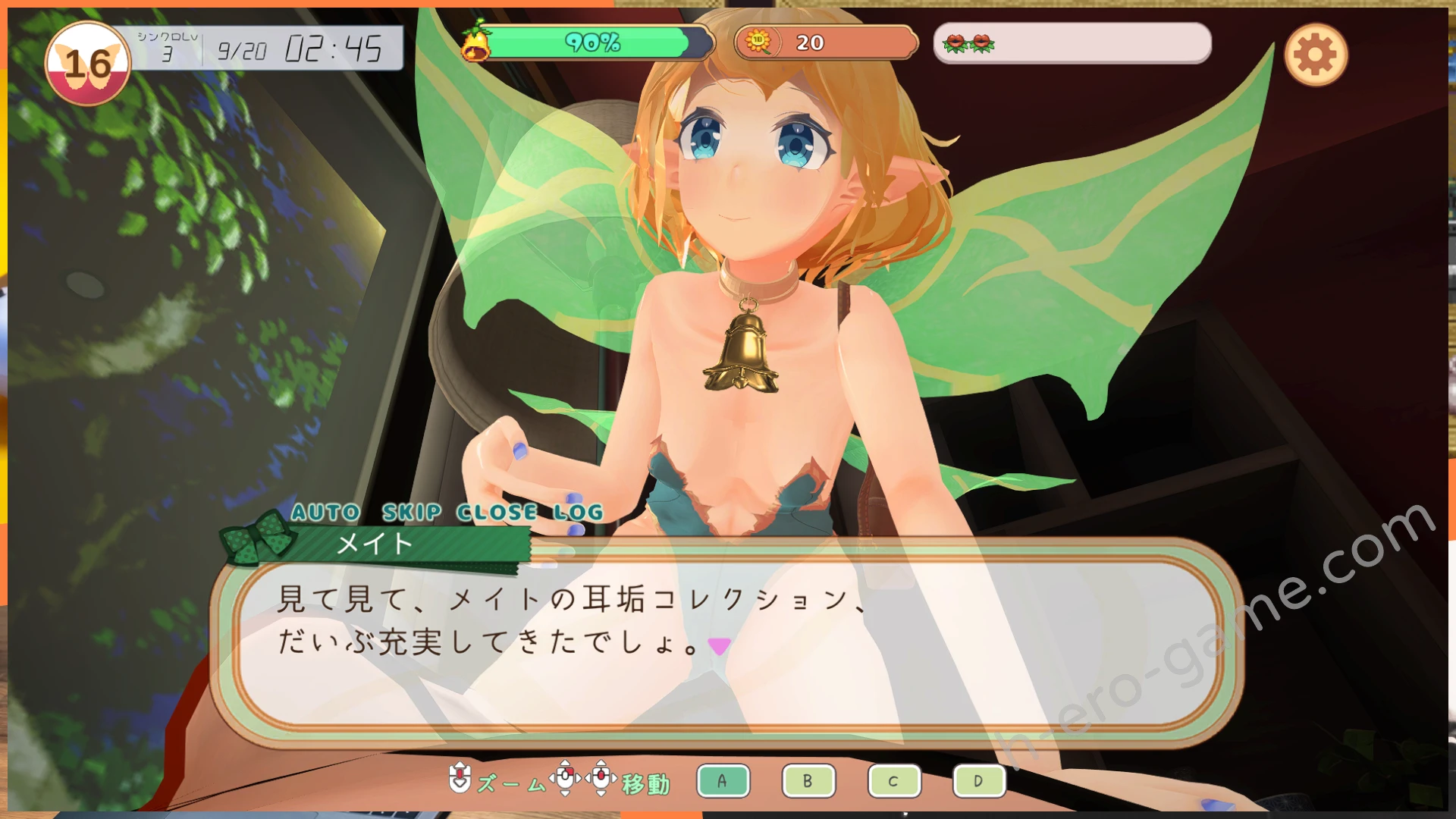Open the dialogue LOG
Image resolution: width=1456 pixels, height=819 pixels.
(x=578, y=513)
